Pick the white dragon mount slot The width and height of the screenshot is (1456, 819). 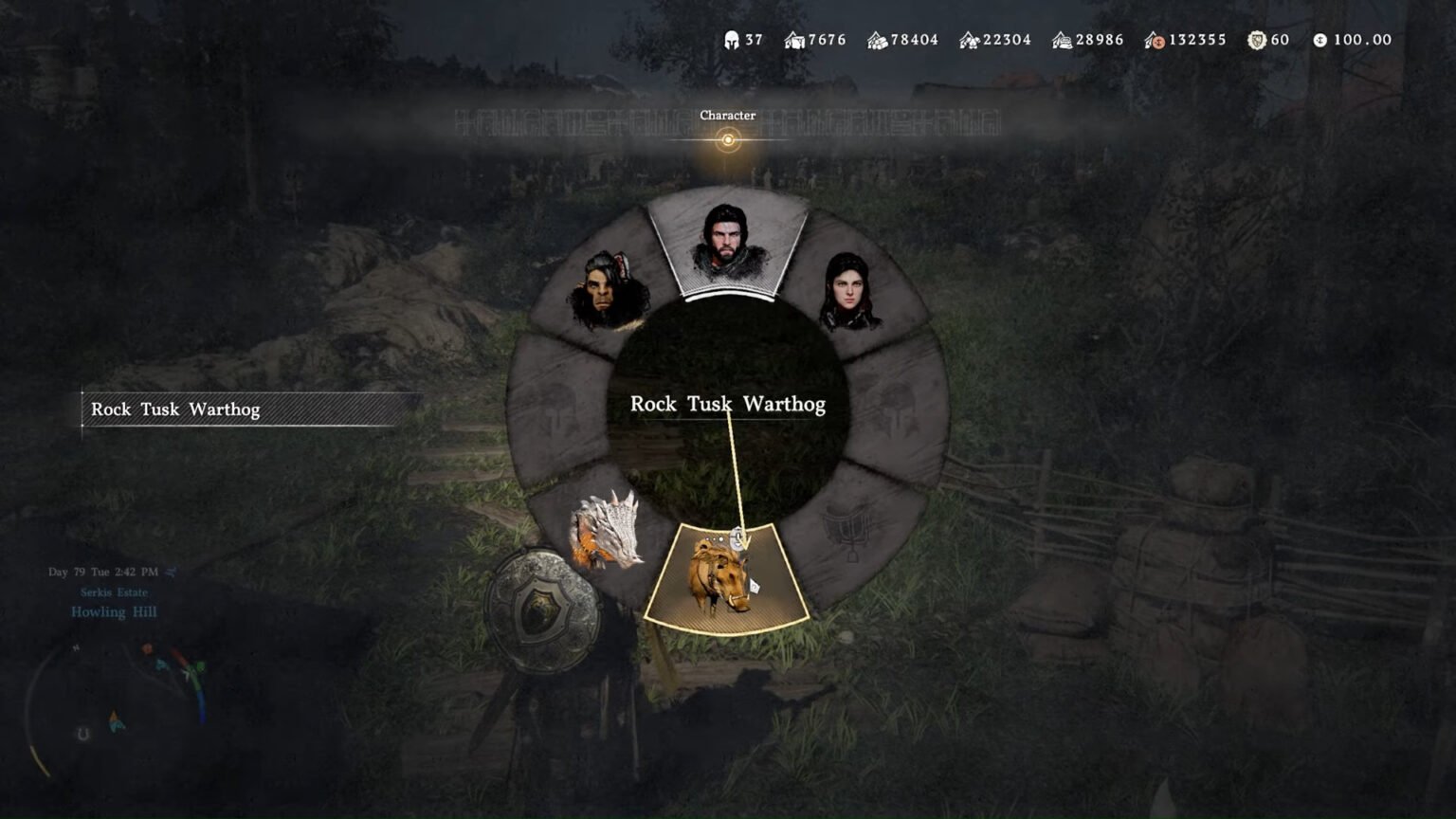point(605,532)
